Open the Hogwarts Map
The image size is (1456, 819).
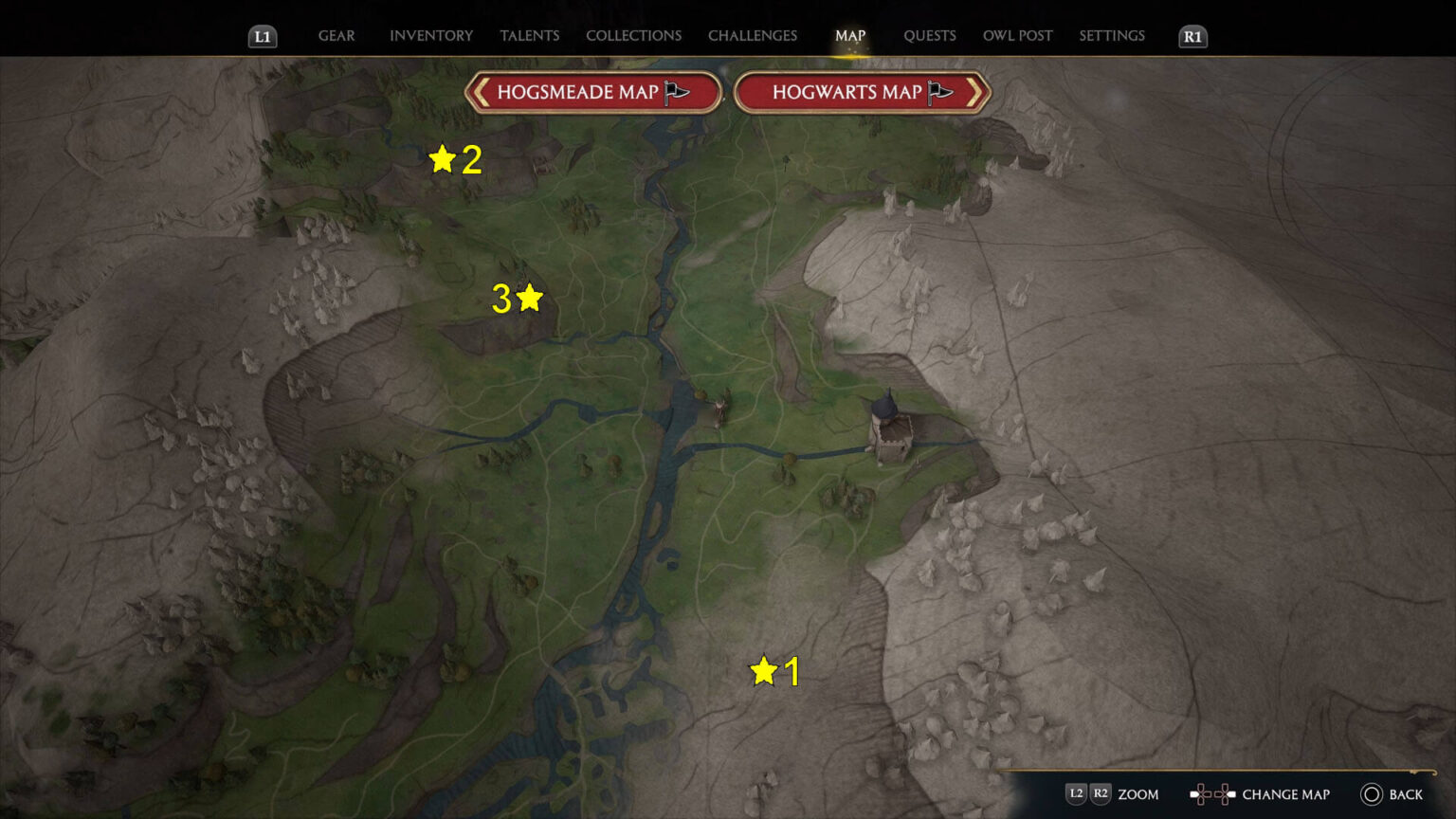tap(858, 92)
